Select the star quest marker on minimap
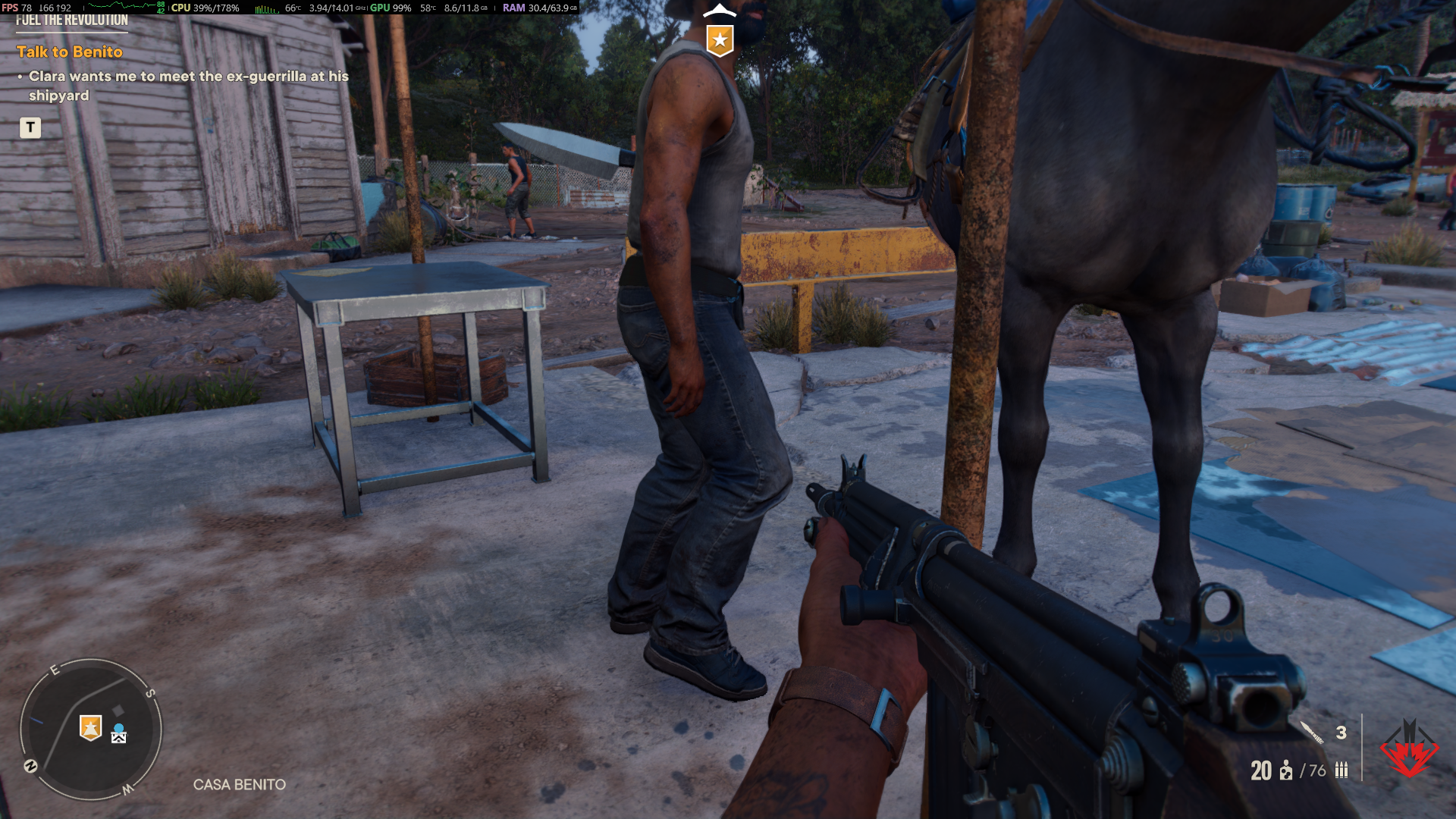Viewport: 1456px width, 819px height. pos(90,728)
